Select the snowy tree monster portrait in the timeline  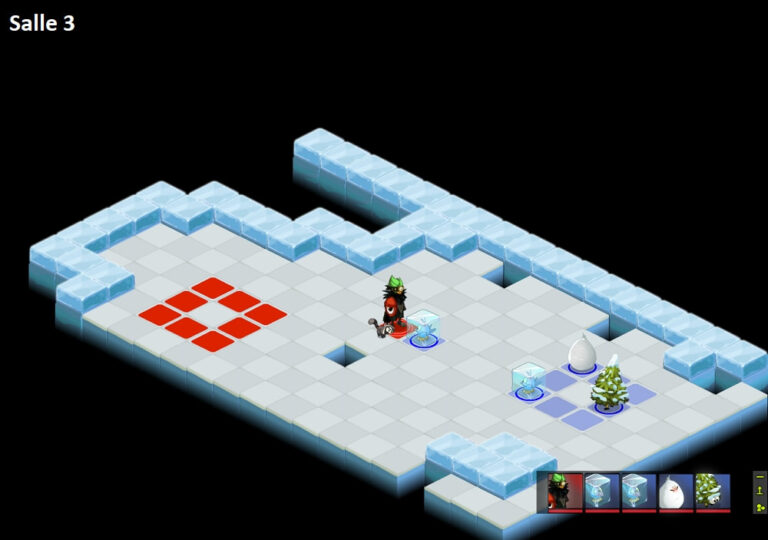pos(713,491)
